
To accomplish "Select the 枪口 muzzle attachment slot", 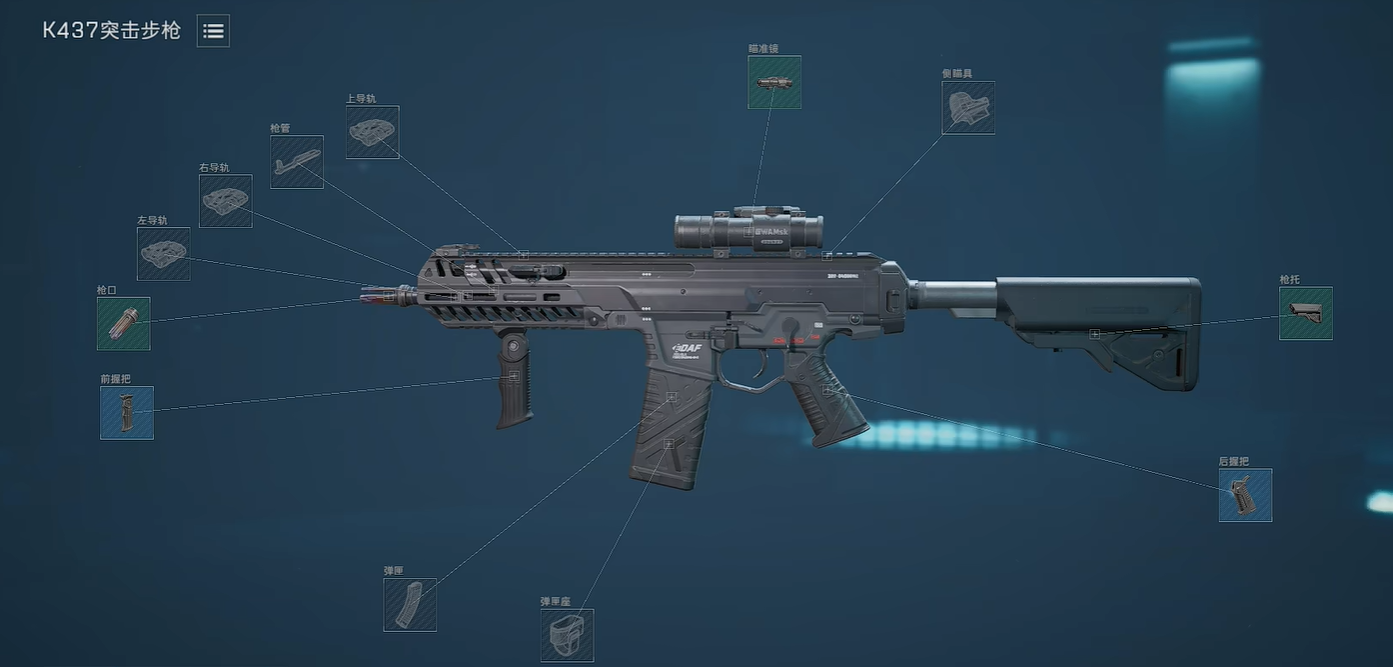I will click(x=124, y=324).
